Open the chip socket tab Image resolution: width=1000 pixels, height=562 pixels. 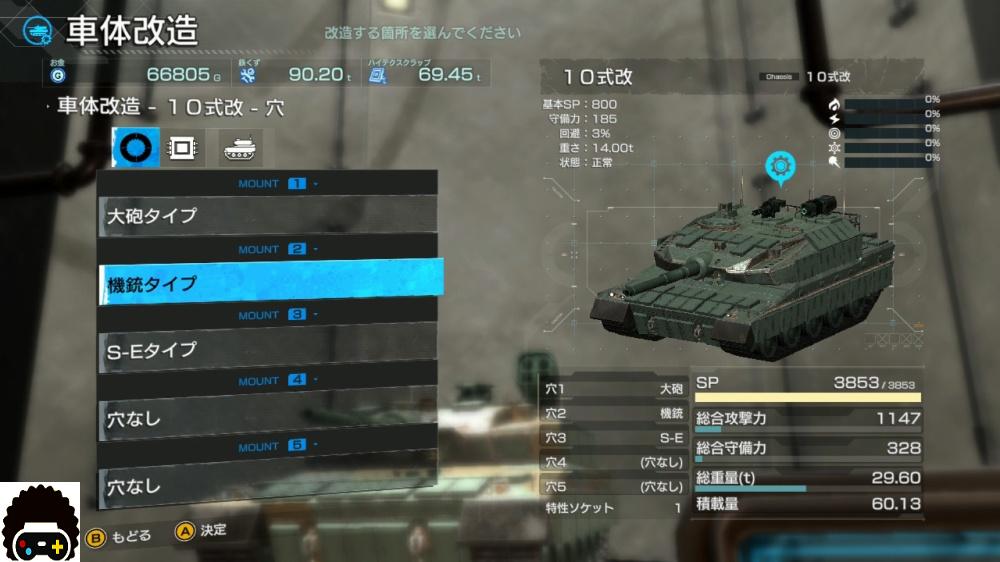(182, 148)
